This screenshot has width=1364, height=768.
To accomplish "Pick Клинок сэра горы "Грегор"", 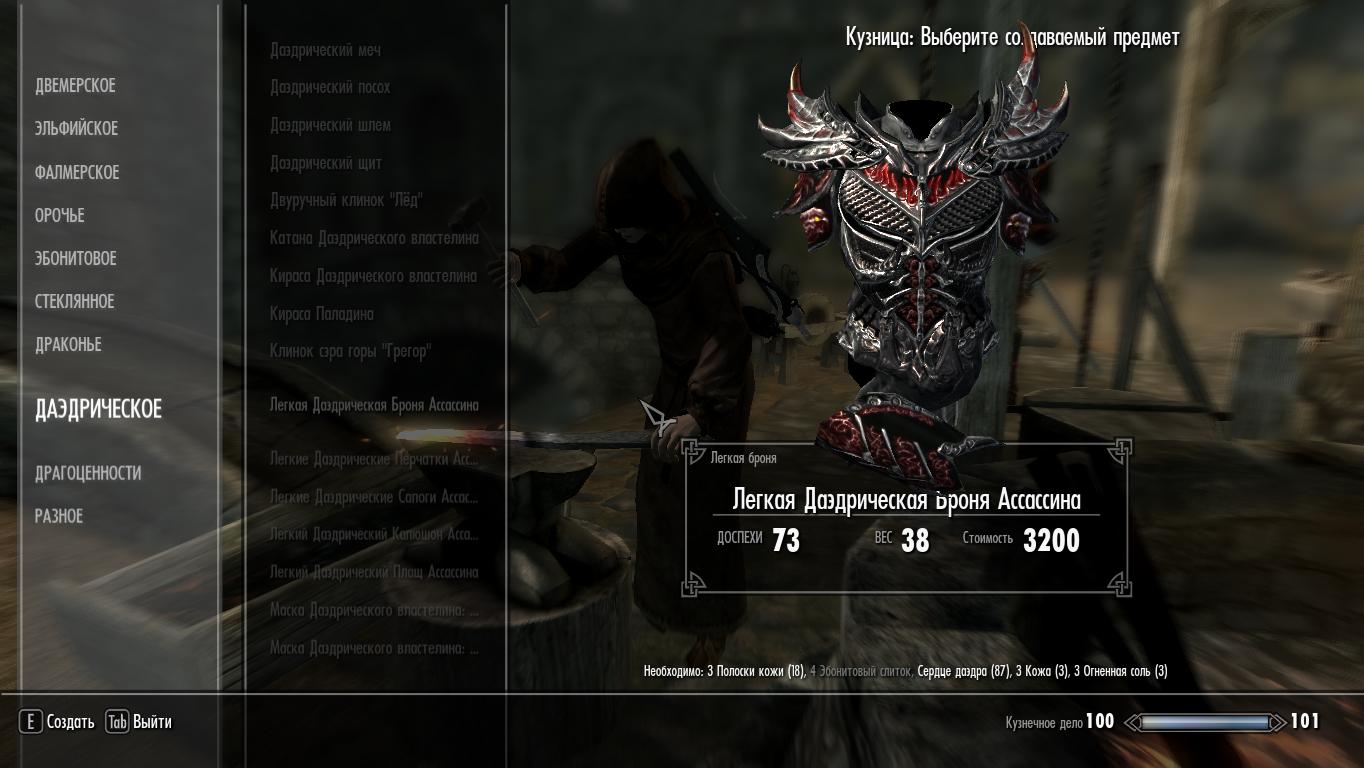I will pos(350,352).
